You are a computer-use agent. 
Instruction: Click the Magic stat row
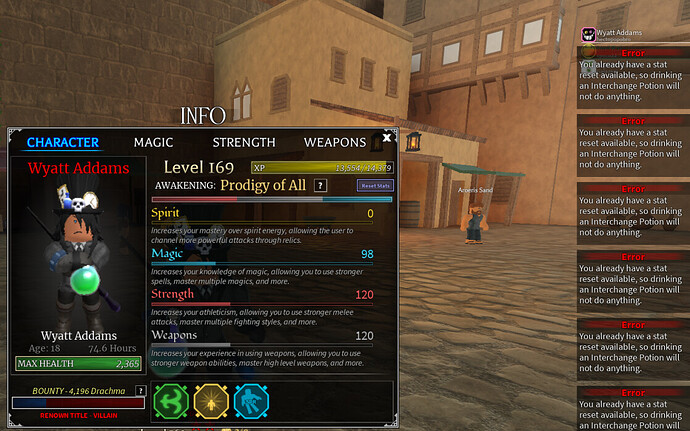[x=262, y=254]
